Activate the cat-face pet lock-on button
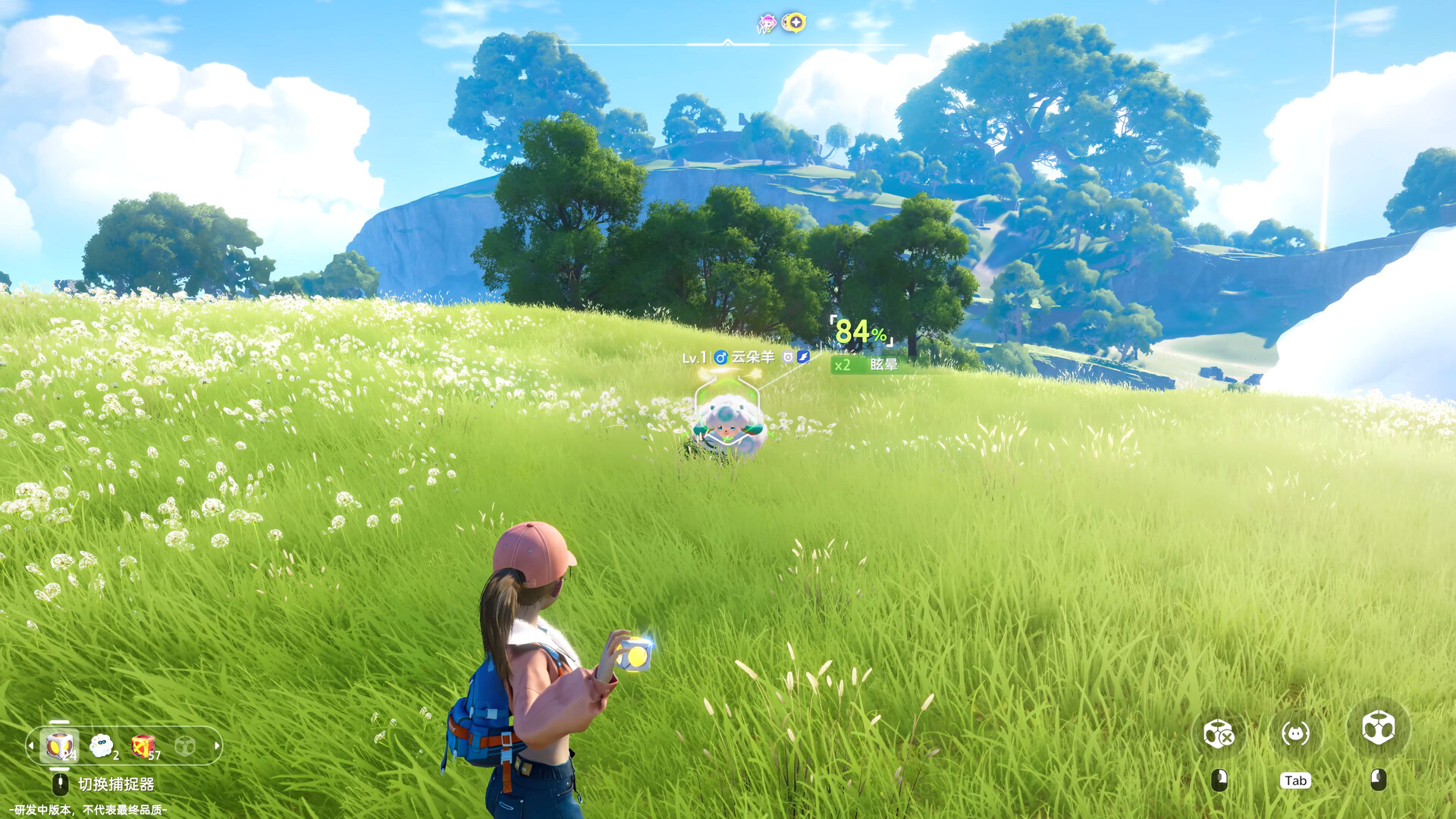This screenshot has height=819, width=1456. point(1295,733)
